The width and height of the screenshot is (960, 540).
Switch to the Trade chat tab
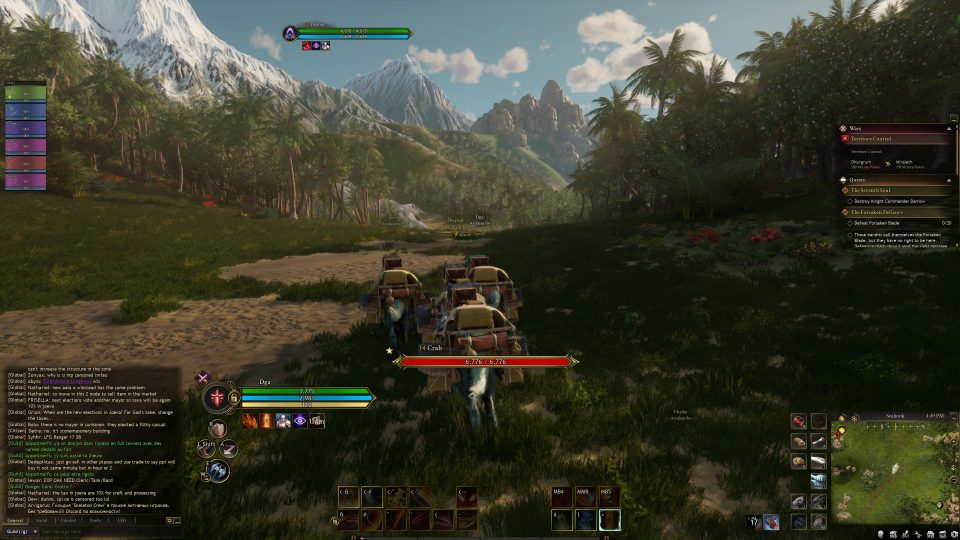point(95,520)
